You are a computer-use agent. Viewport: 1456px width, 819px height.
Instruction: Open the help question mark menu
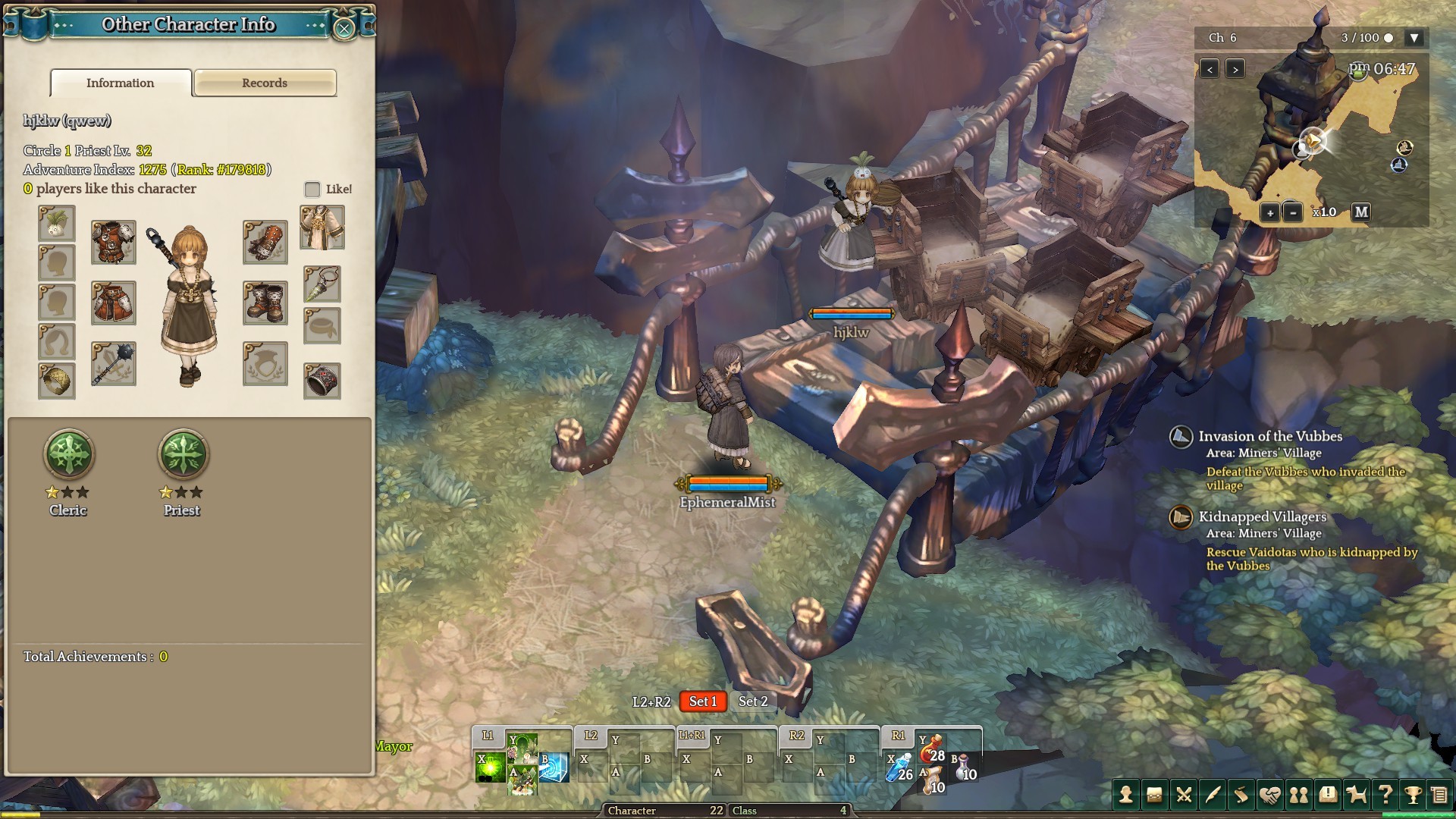coord(1385,795)
